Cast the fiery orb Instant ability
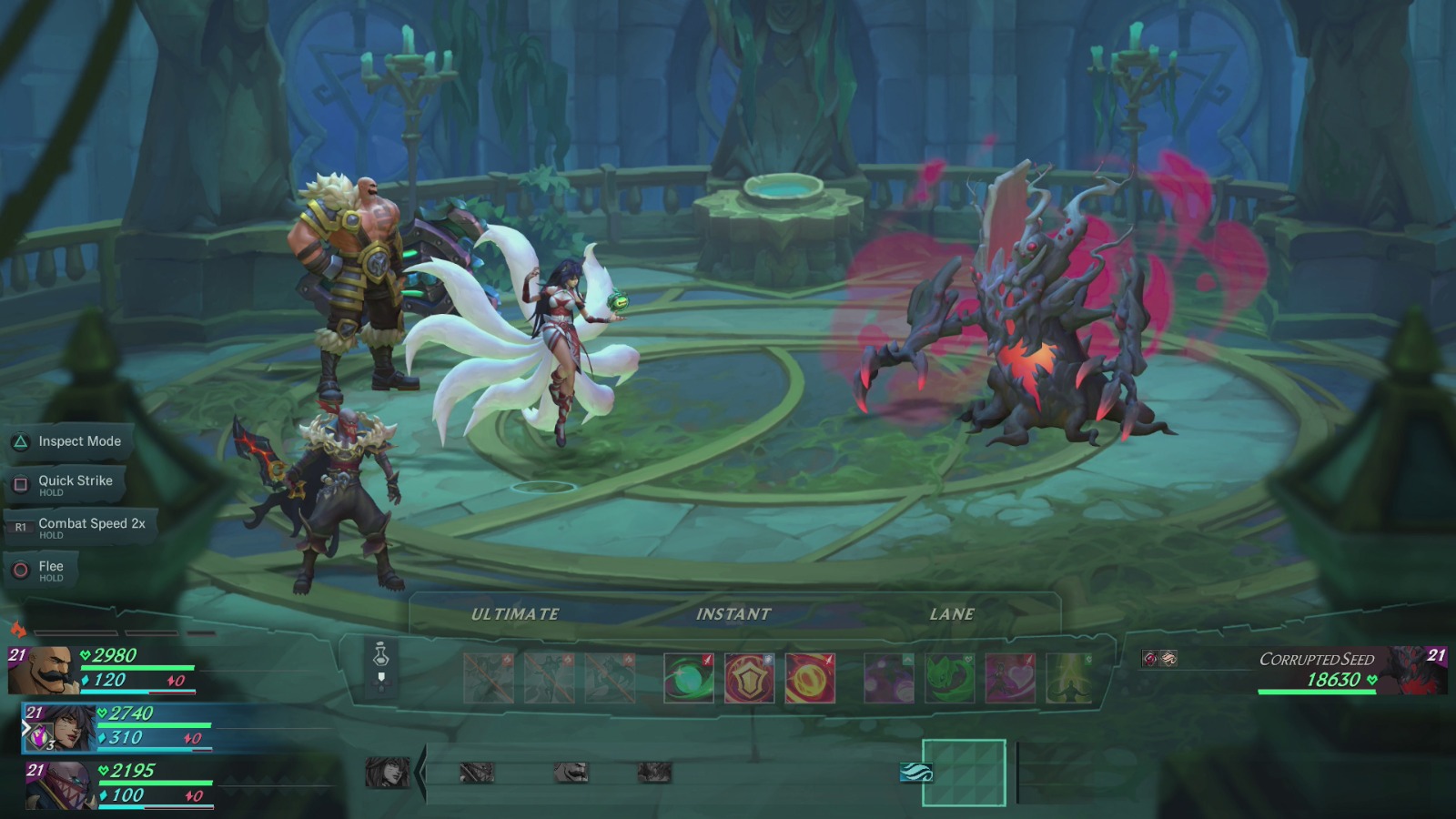Screen dimensions: 1456x819 point(810,678)
